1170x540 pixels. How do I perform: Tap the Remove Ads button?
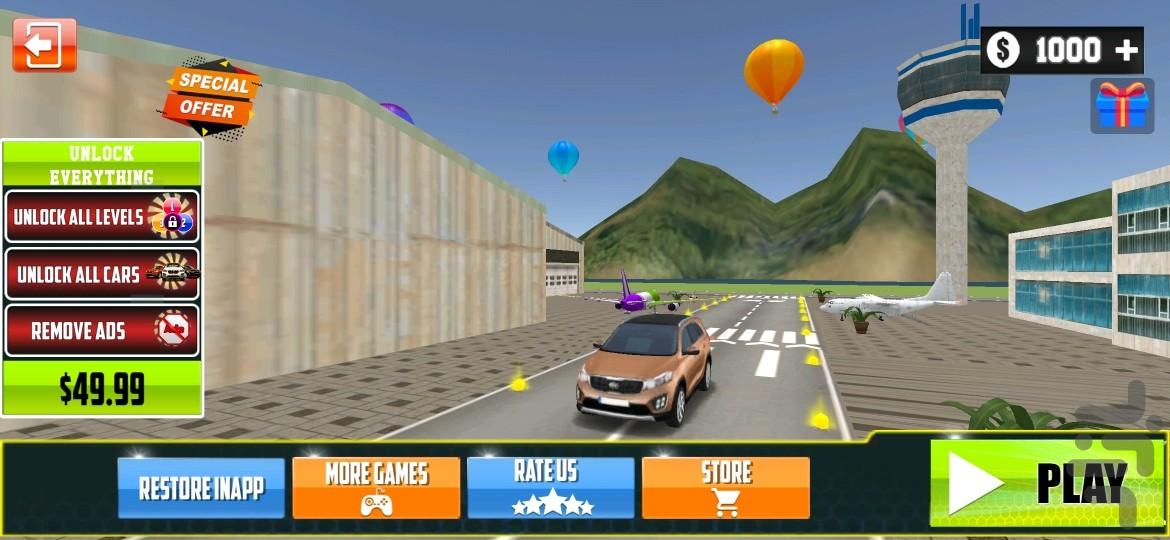coord(102,331)
